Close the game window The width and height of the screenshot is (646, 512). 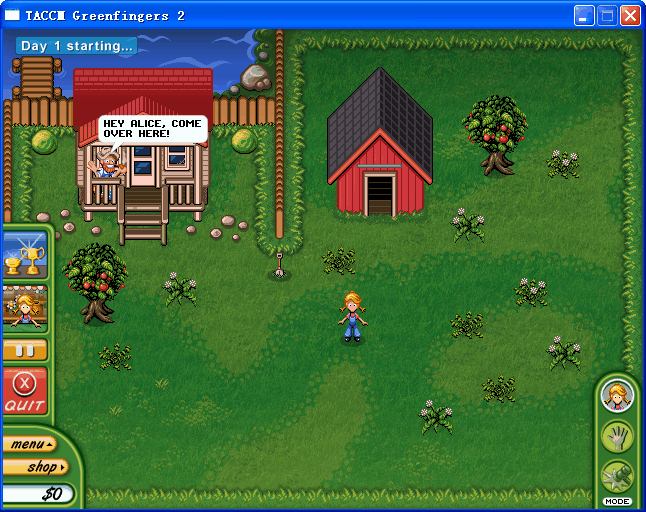point(630,16)
